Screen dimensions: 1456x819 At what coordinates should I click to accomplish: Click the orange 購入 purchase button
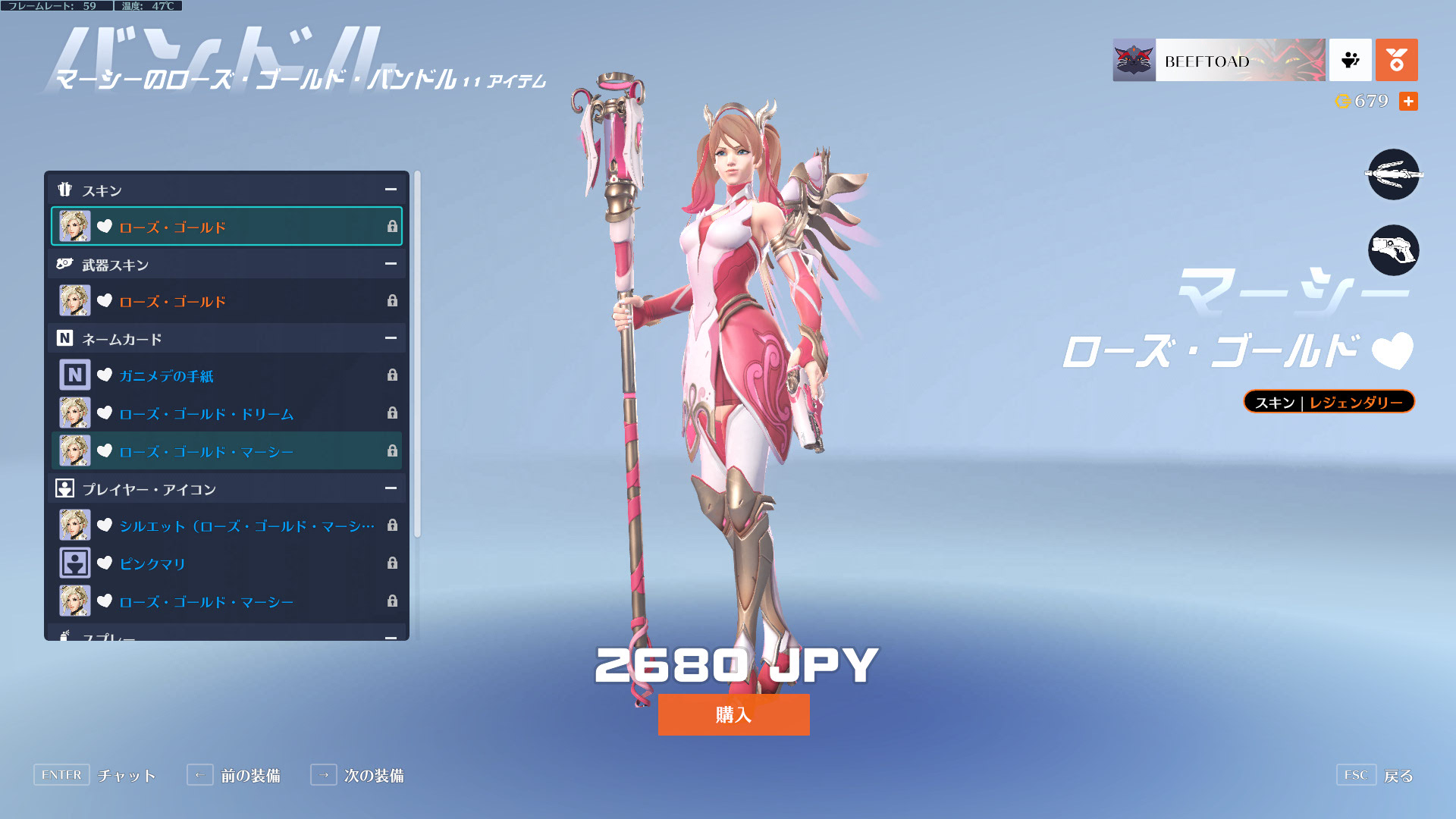click(733, 714)
